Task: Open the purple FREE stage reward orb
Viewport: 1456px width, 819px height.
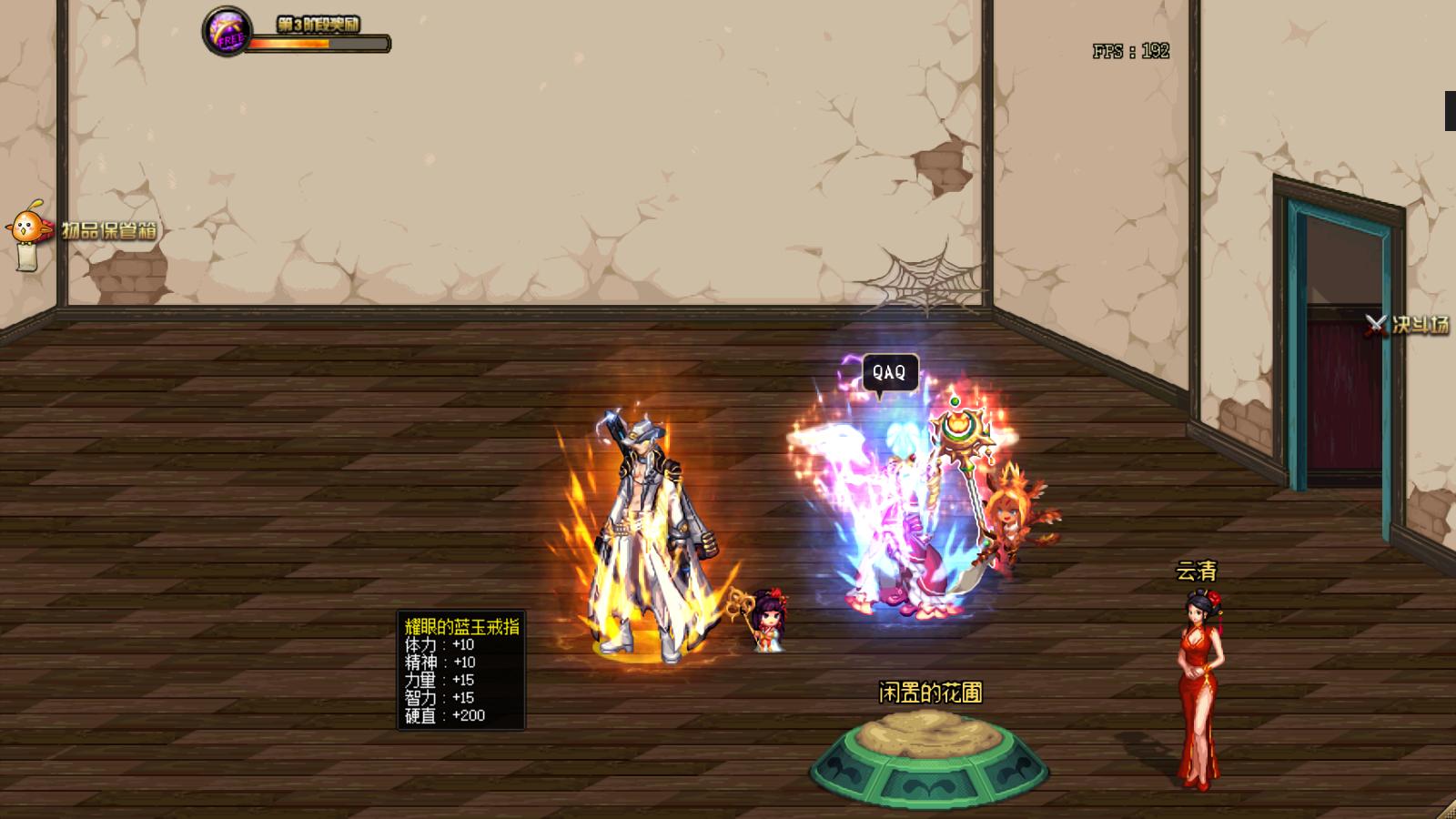Action: pos(225,31)
